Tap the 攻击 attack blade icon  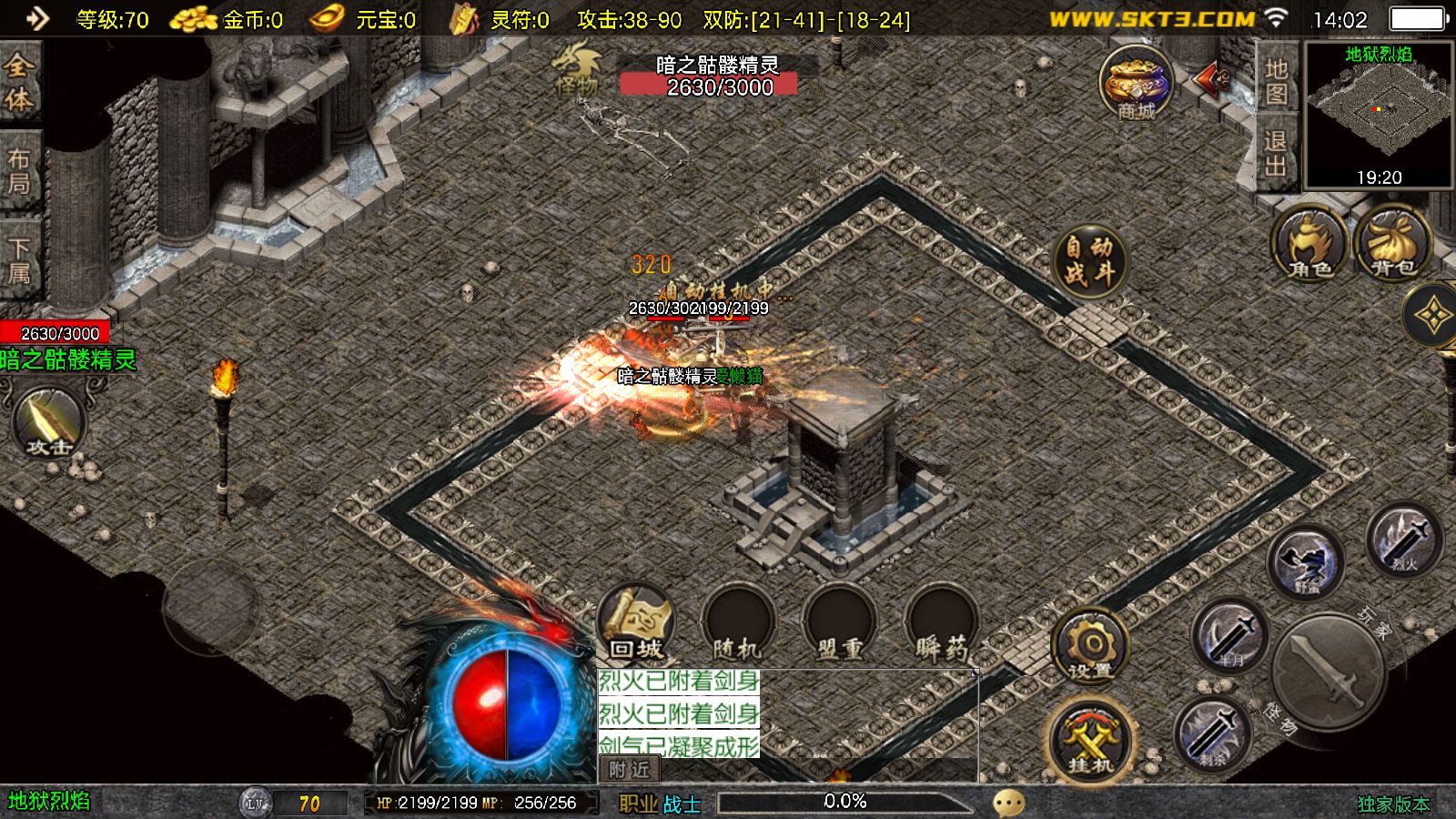click(x=49, y=422)
